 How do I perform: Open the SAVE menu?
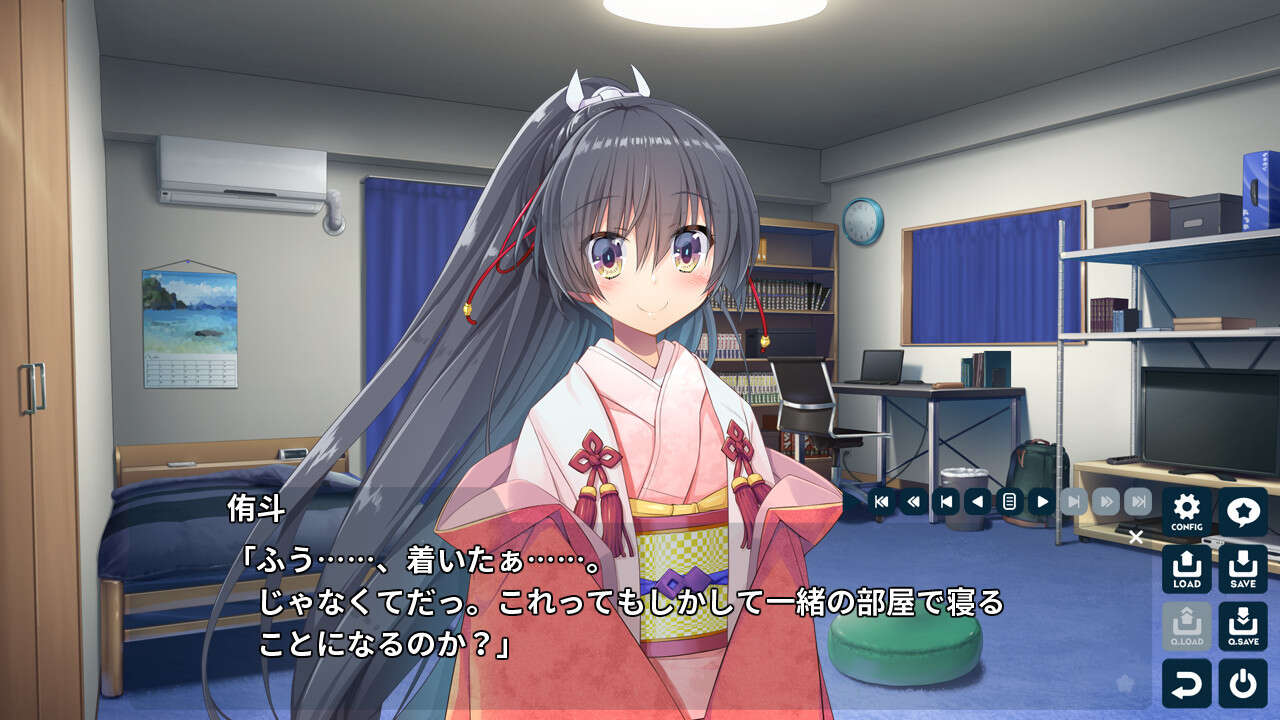(x=1243, y=568)
